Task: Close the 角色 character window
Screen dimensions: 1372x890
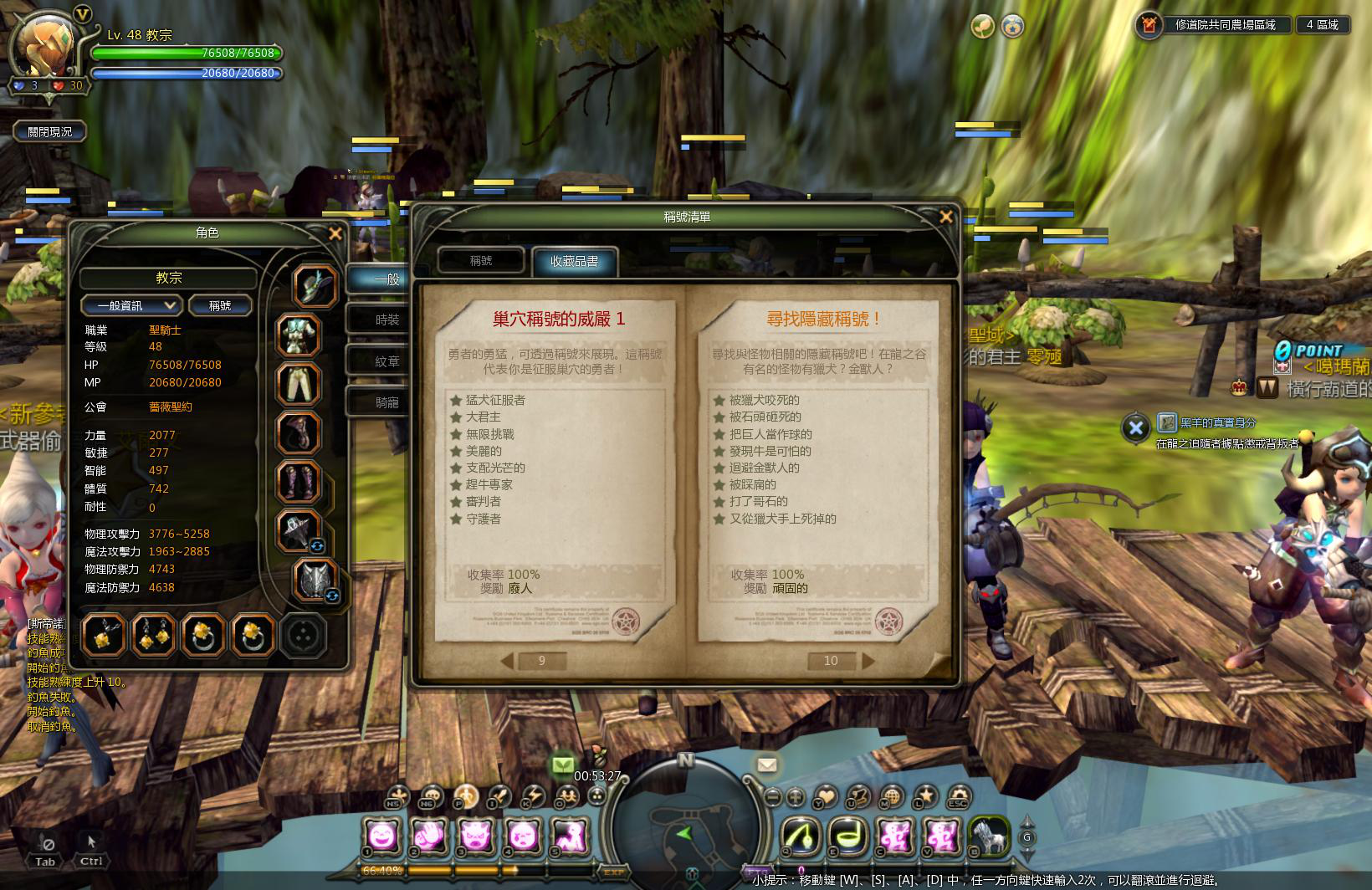Action: [x=335, y=234]
